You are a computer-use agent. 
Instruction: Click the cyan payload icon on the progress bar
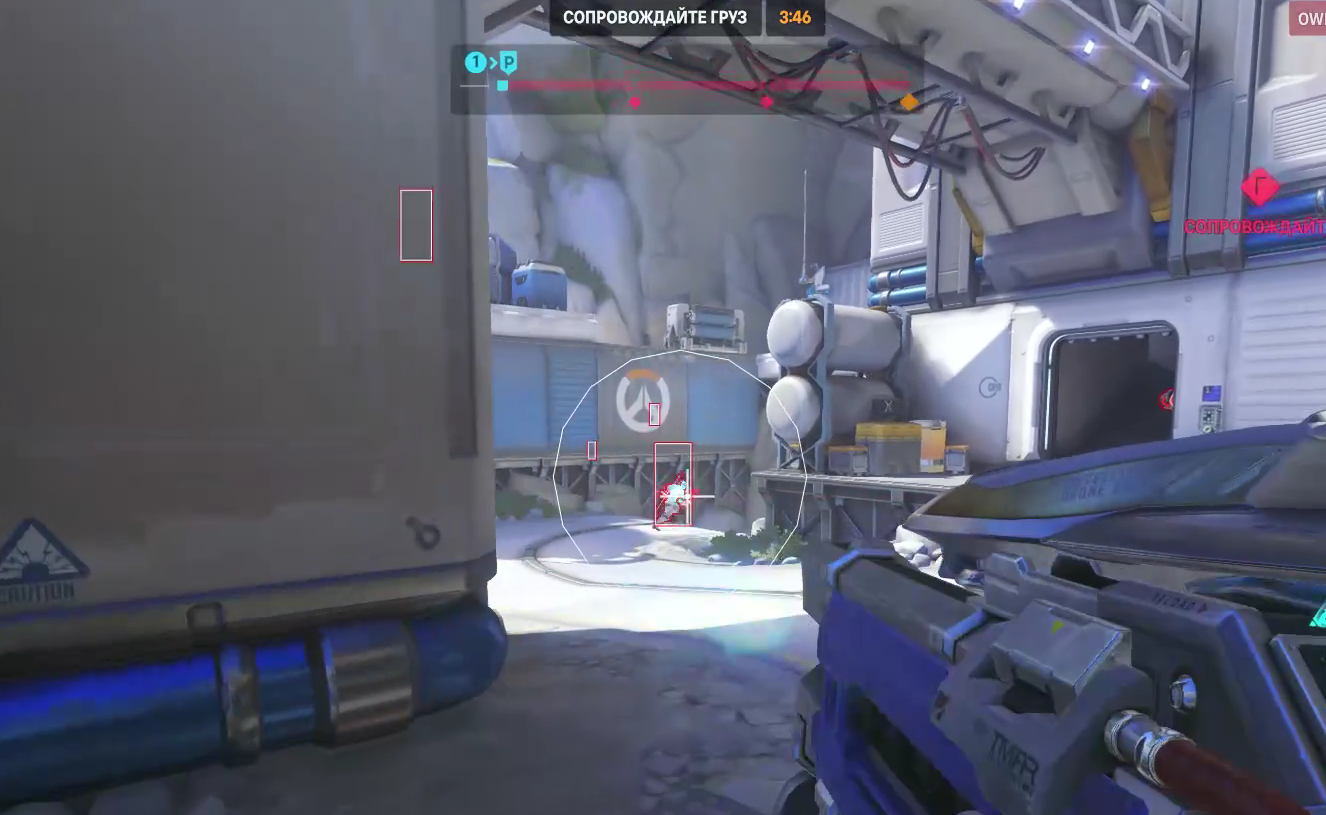pos(500,87)
